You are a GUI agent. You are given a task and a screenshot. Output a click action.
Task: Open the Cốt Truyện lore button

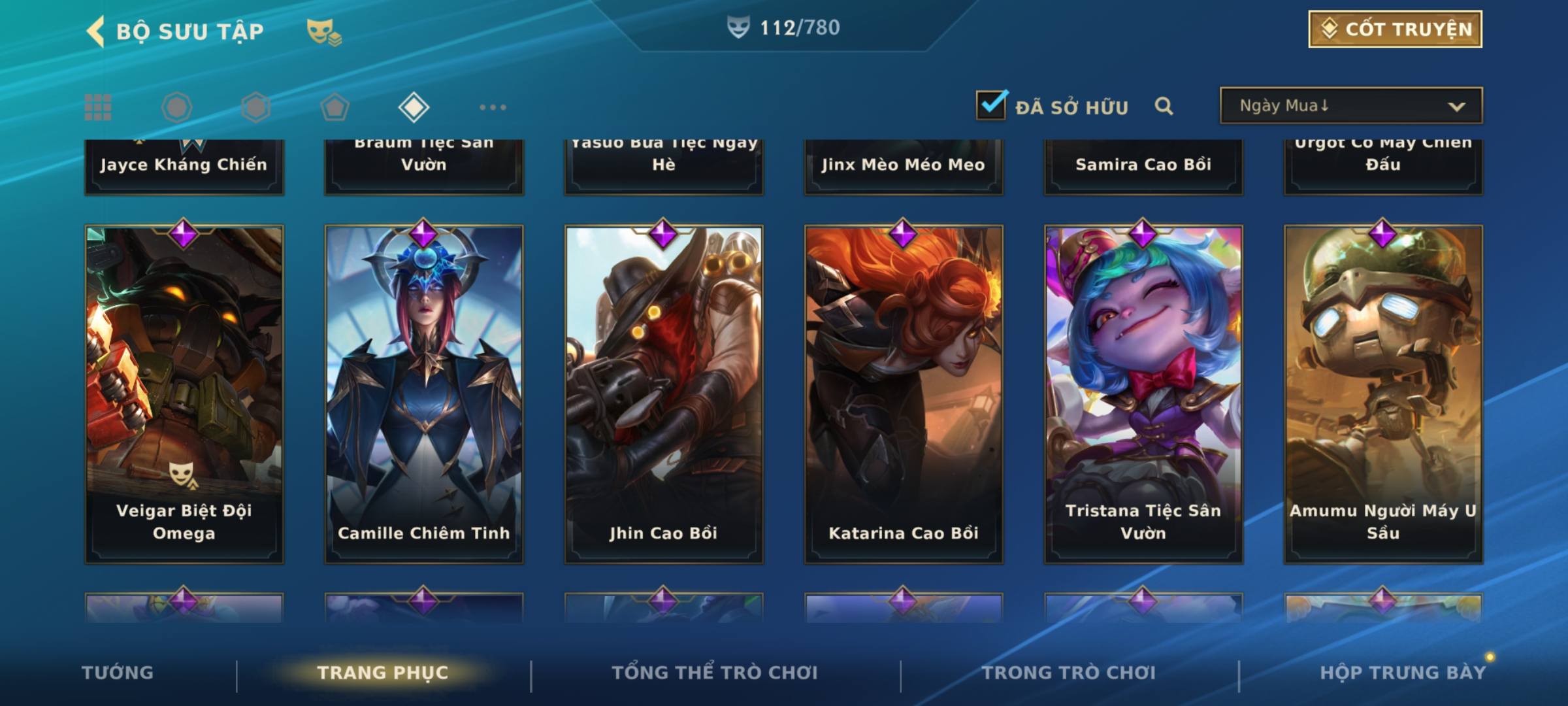point(1395,29)
